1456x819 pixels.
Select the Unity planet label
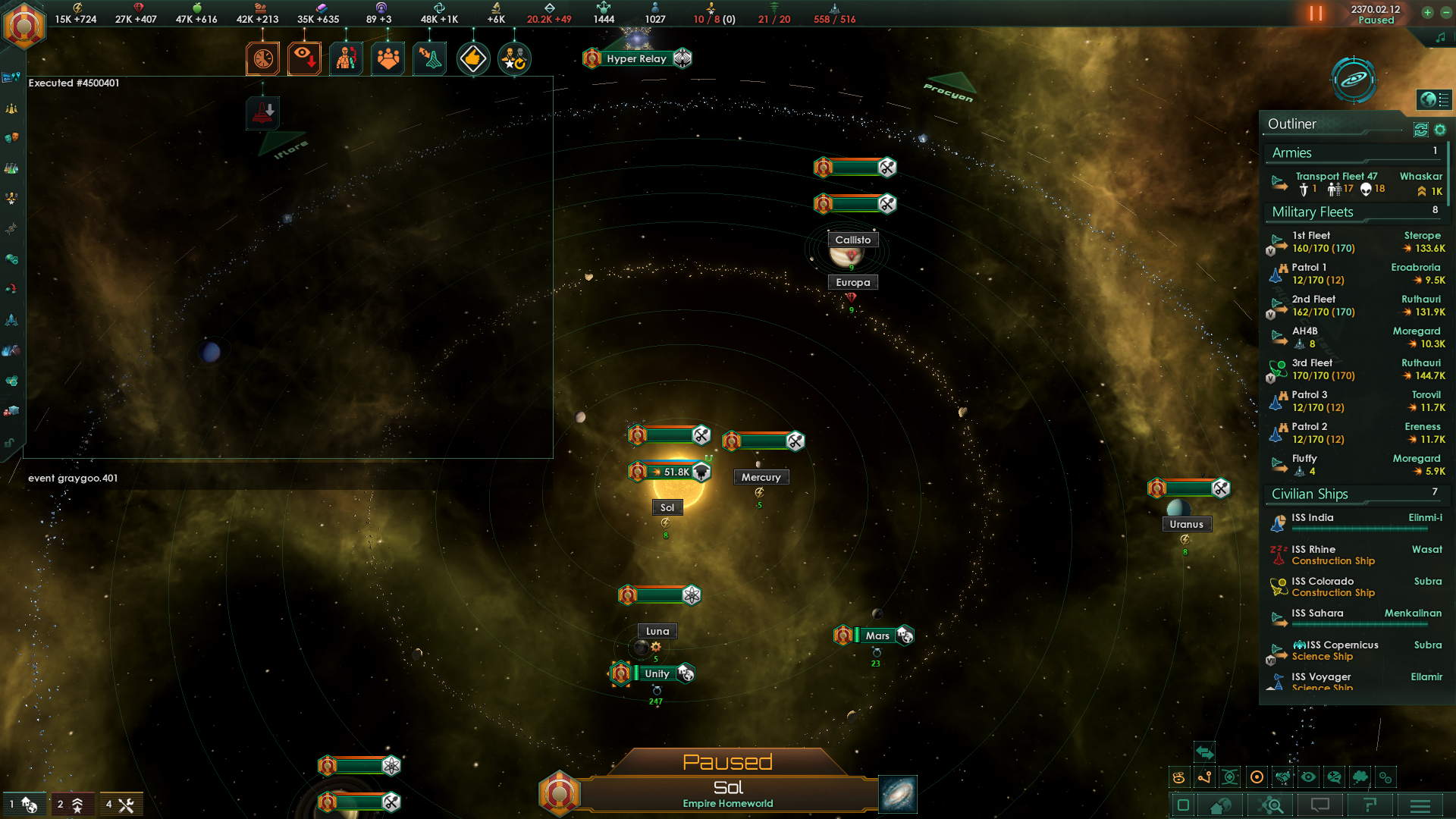pos(657,673)
